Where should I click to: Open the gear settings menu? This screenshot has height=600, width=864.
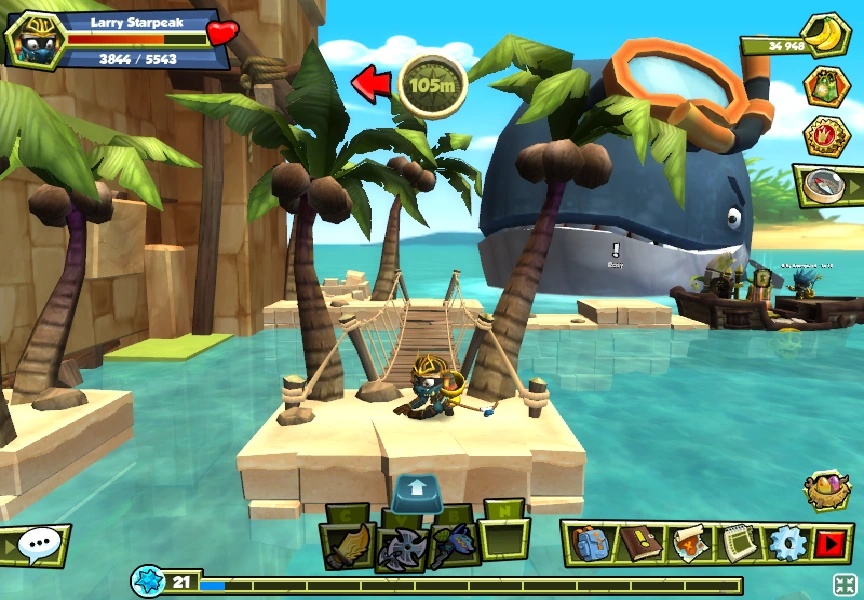pos(786,543)
